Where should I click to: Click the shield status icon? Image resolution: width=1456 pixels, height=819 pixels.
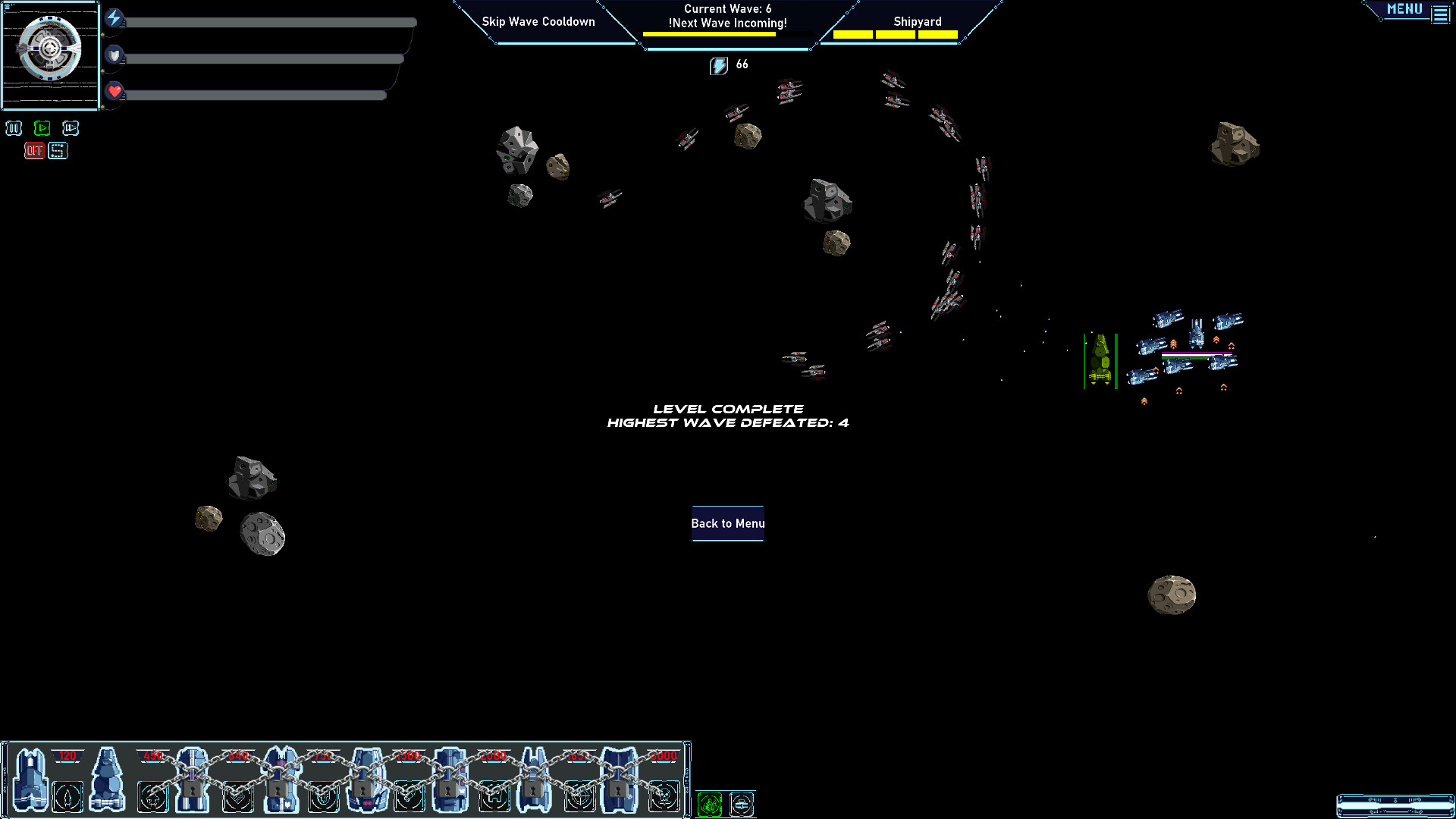coord(114,56)
